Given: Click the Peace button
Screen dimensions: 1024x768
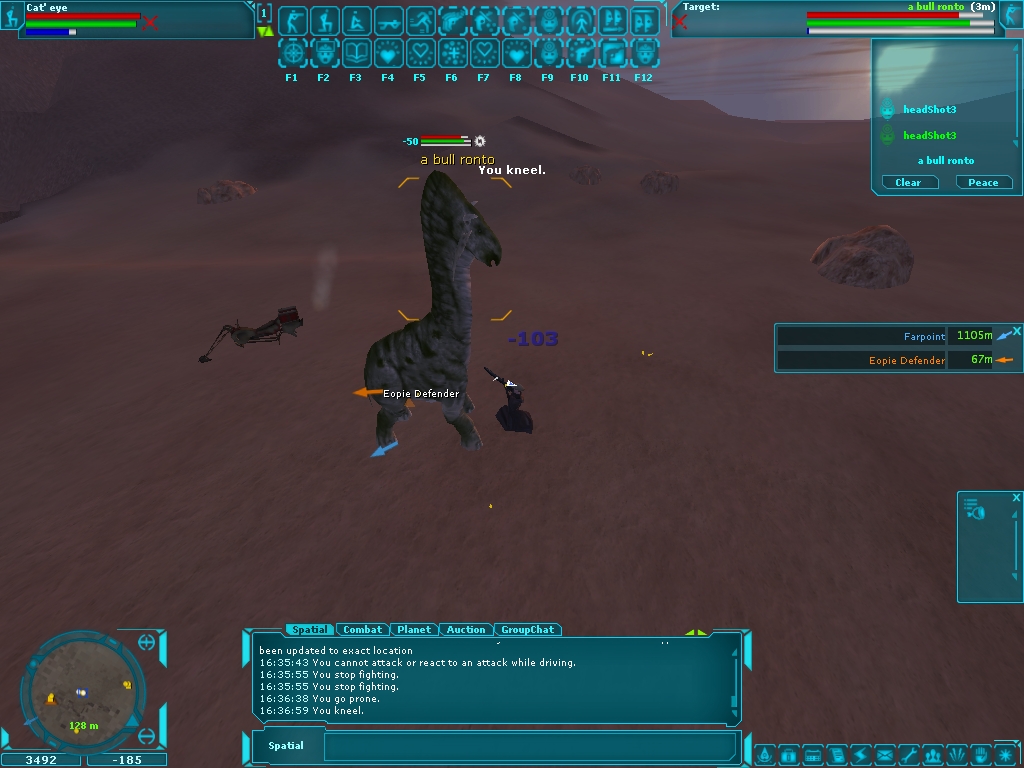Looking at the screenshot, I should click(983, 182).
